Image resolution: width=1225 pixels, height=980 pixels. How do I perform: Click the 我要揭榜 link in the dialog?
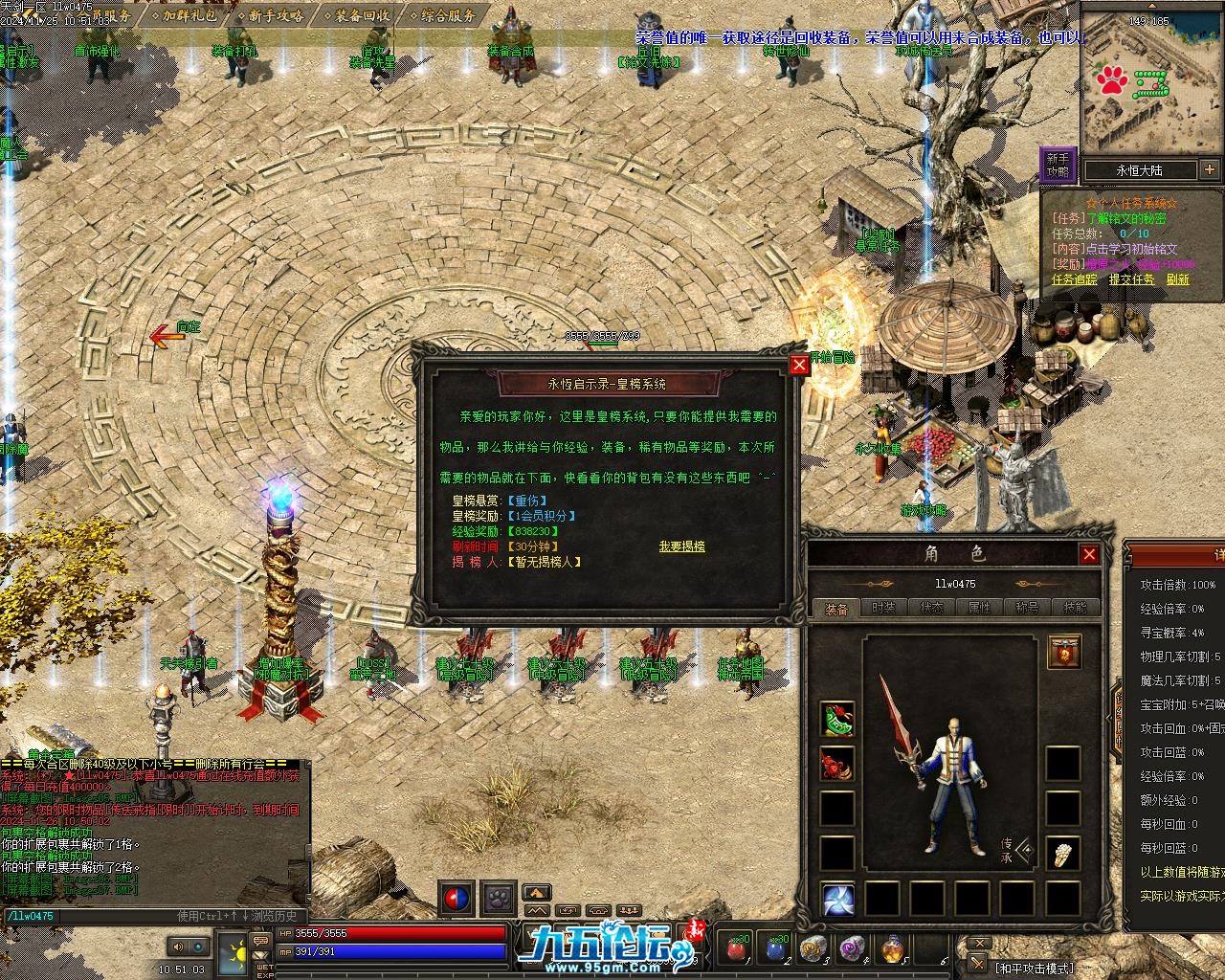681,546
